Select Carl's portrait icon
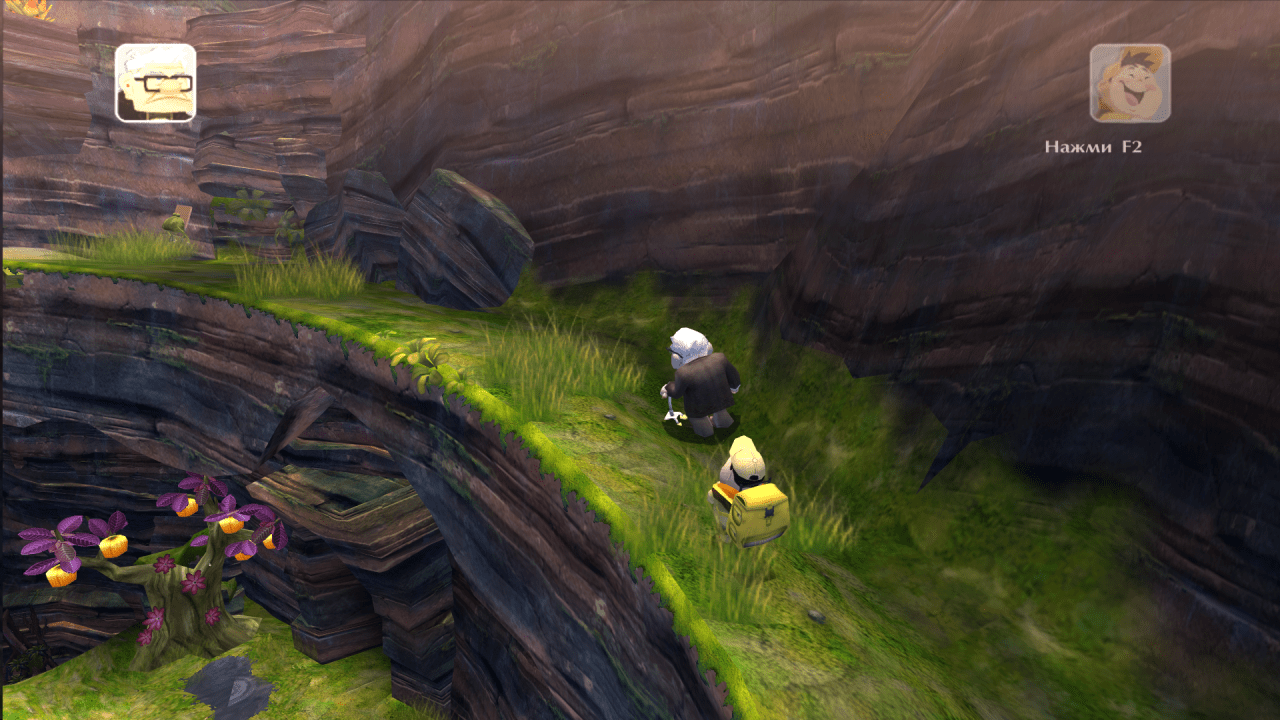Image resolution: width=1280 pixels, height=720 pixels. point(155,83)
